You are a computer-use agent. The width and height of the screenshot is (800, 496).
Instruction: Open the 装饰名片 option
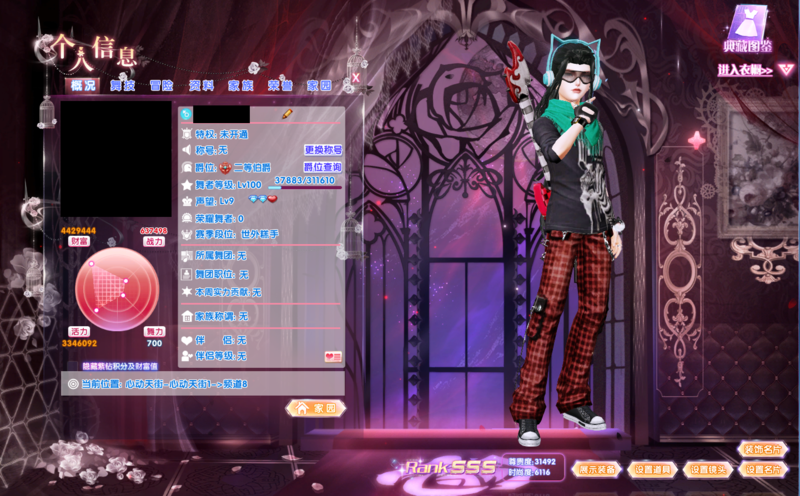point(764,449)
